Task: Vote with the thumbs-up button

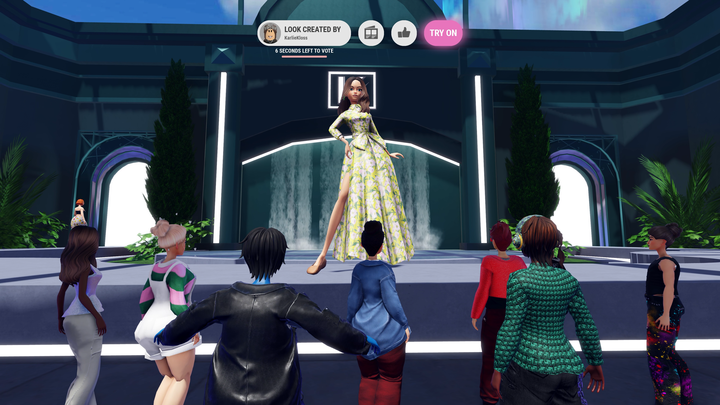Action: tap(404, 33)
